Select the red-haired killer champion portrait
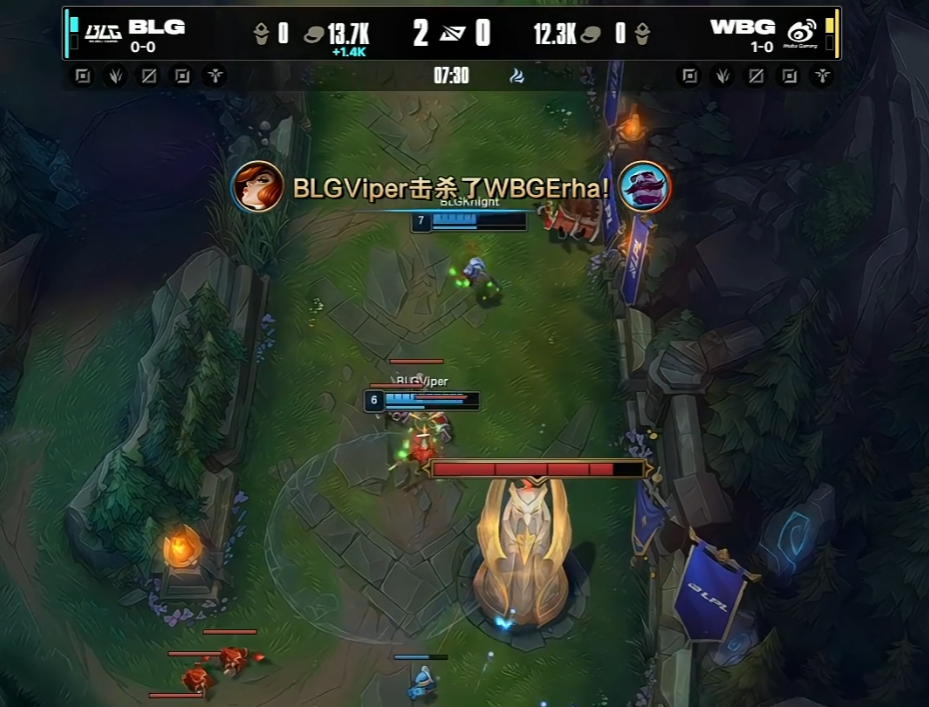The width and height of the screenshot is (929, 707). (257, 186)
